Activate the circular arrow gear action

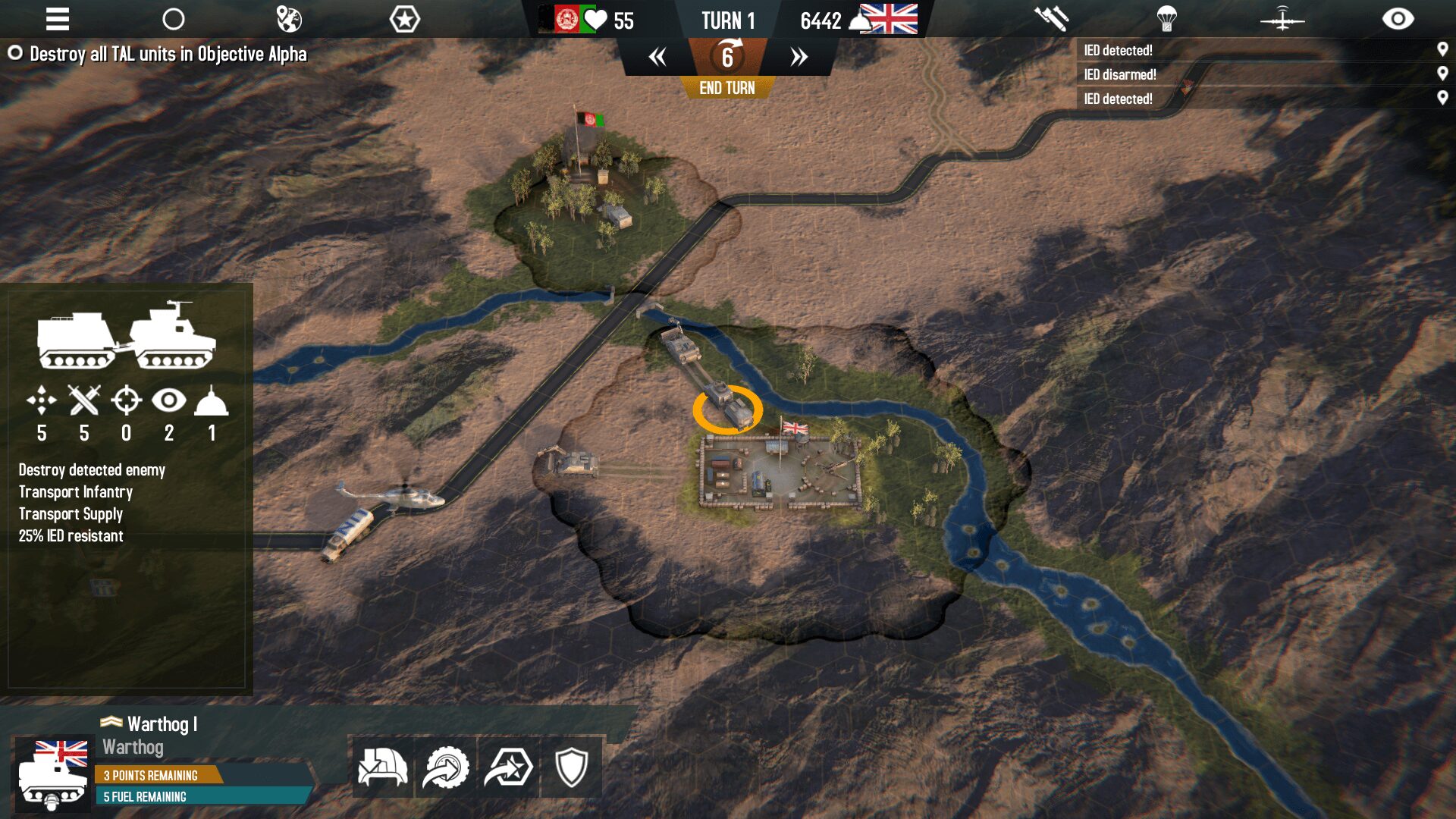click(446, 767)
